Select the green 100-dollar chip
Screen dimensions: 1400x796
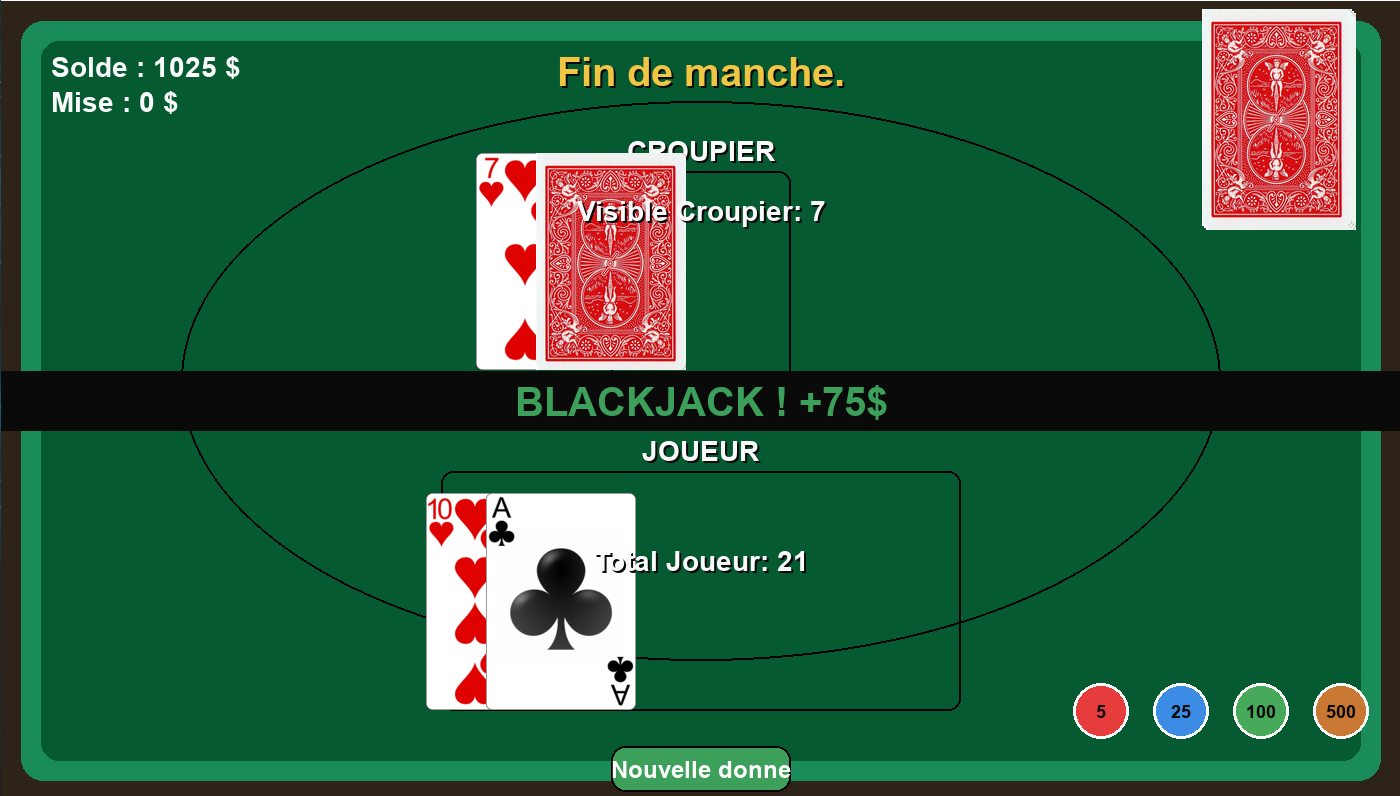pos(1260,710)
